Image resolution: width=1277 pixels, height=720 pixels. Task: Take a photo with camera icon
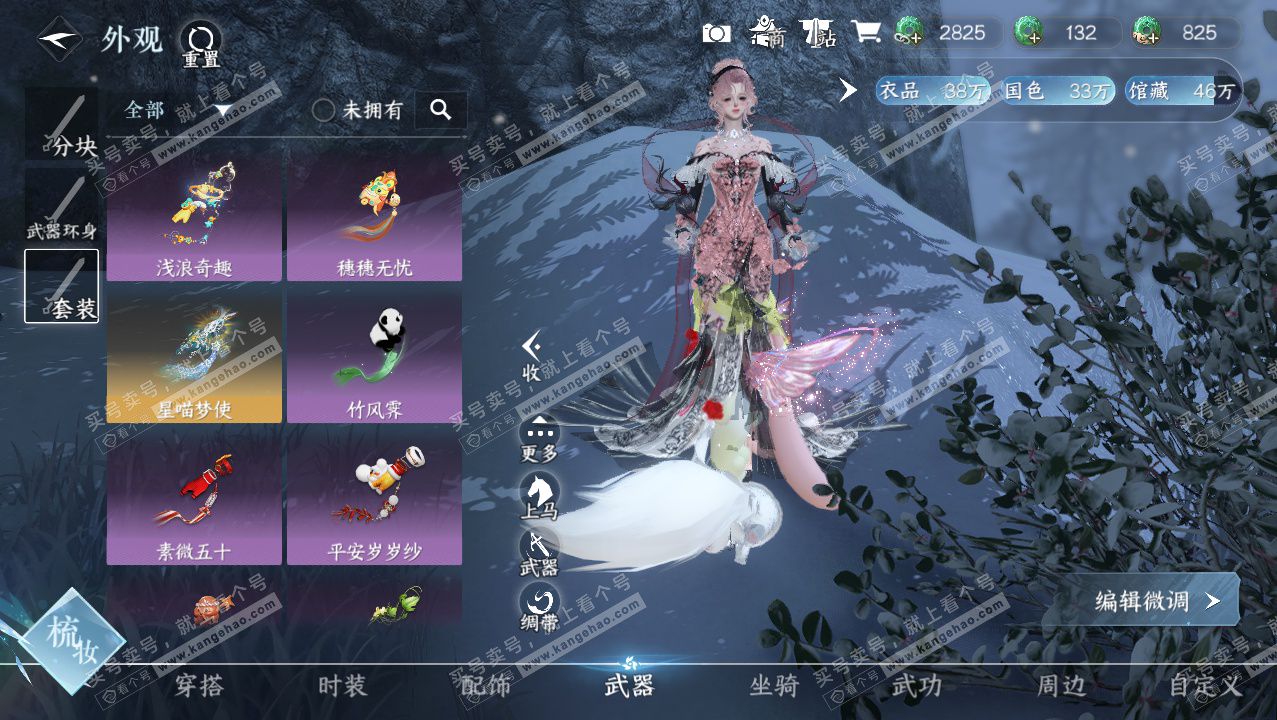[x=716, y=33]
